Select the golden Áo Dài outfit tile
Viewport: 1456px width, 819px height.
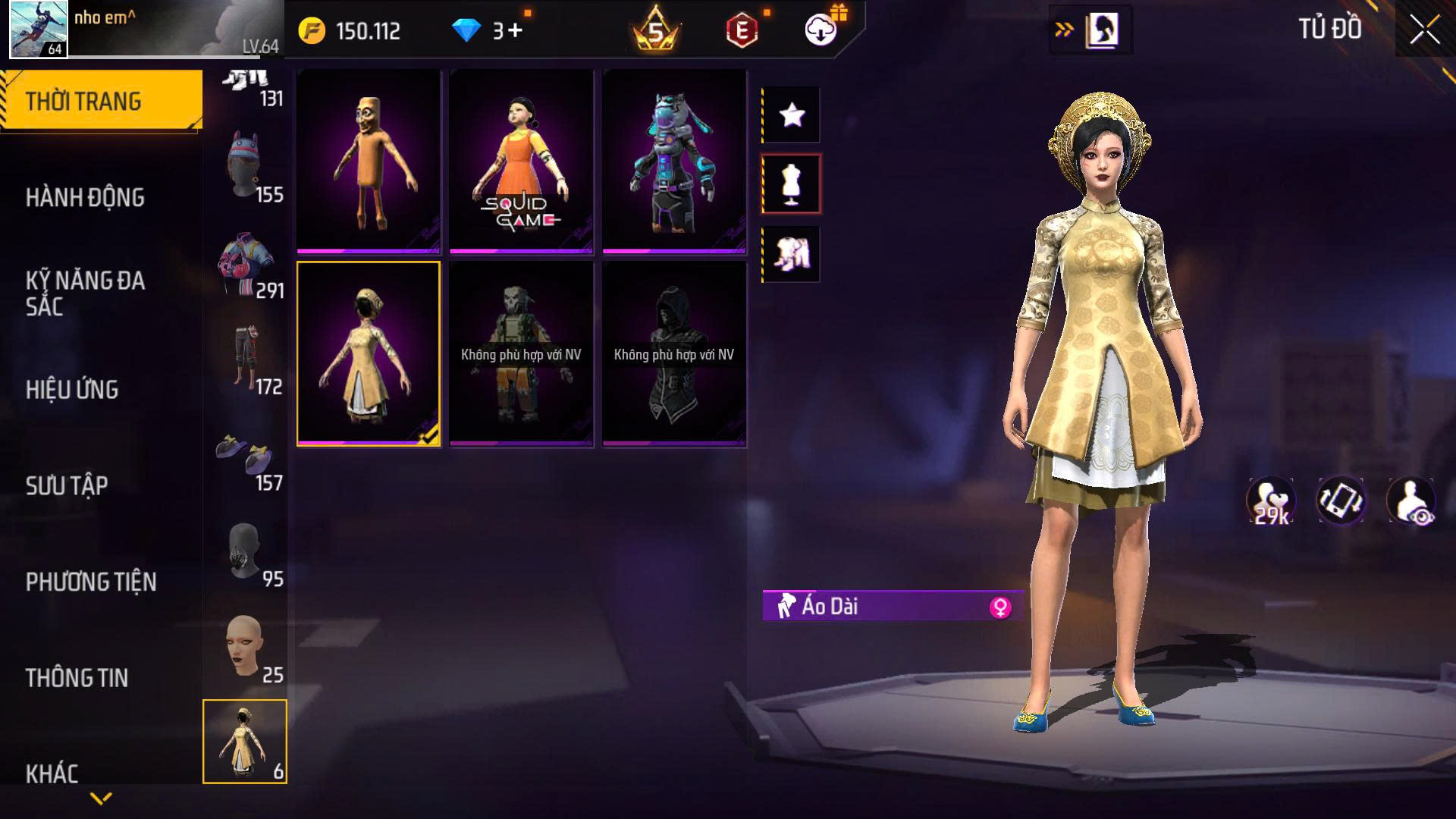[x=369, y=353]
